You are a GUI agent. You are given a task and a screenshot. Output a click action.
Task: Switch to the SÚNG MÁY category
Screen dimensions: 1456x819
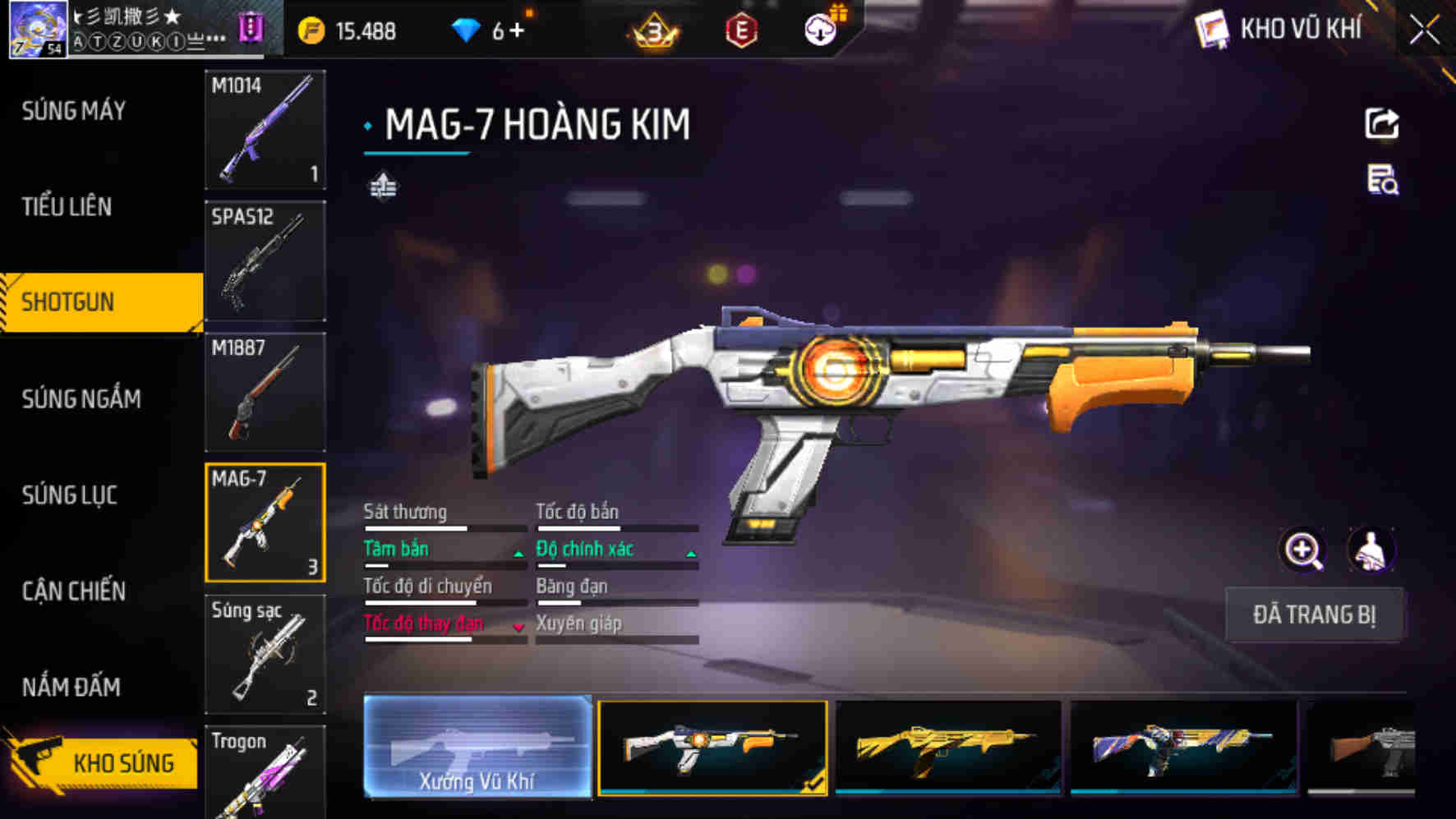click(x=74, y=111)
